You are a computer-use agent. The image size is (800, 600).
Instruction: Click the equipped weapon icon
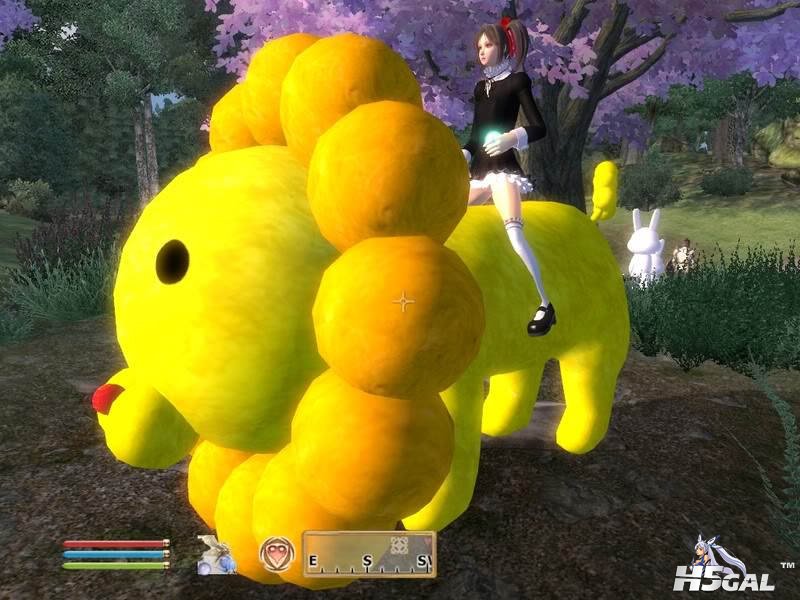[215, 555]
